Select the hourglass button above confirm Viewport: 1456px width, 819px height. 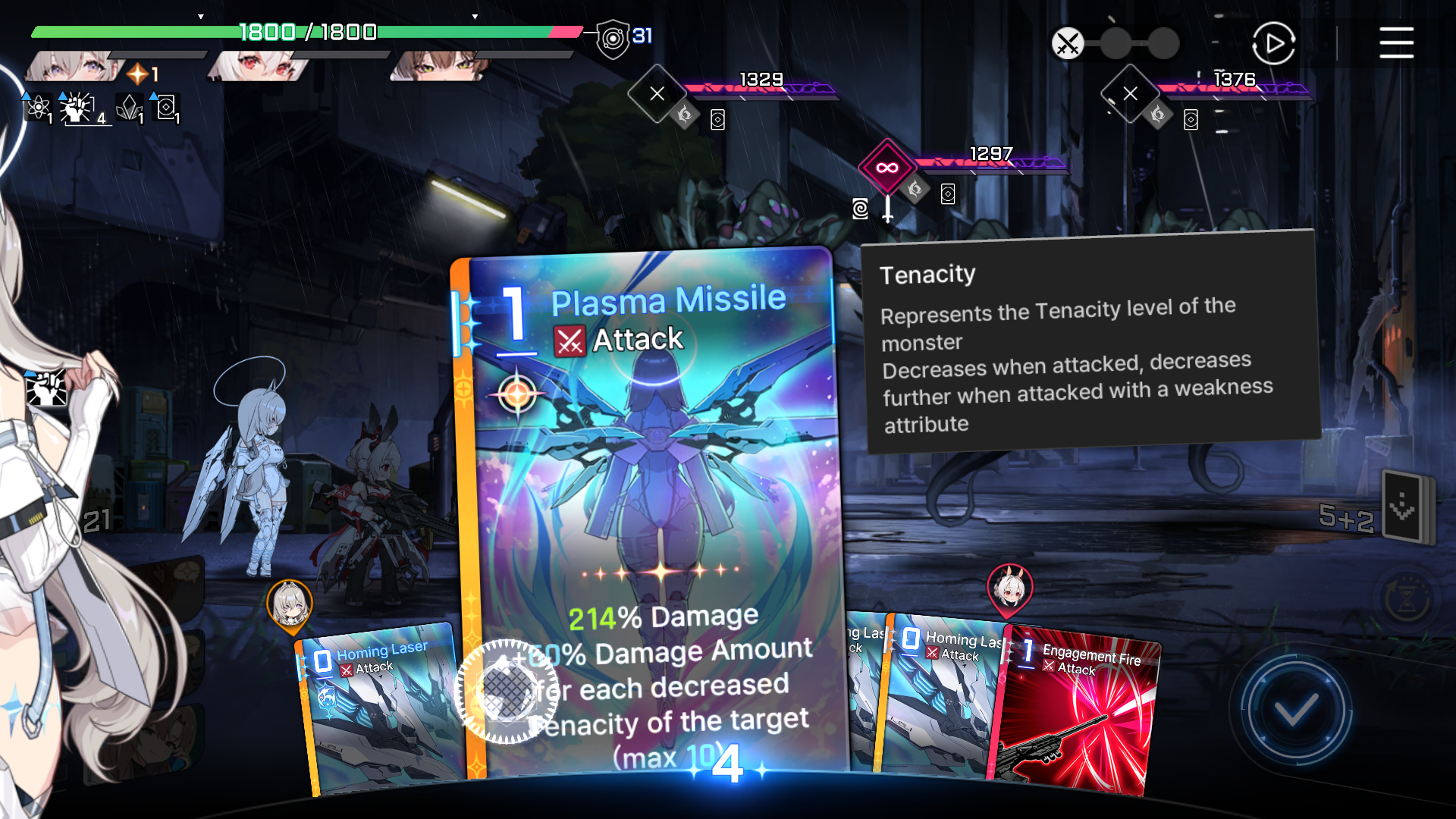[1407, 599]
